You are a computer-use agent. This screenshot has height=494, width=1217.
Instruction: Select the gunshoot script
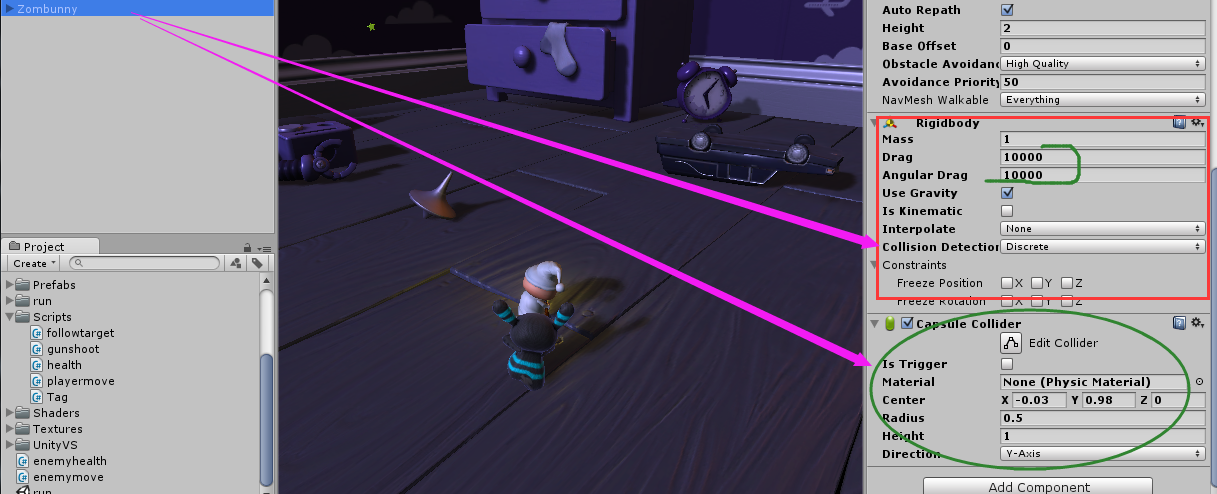[x=73, y=349]
